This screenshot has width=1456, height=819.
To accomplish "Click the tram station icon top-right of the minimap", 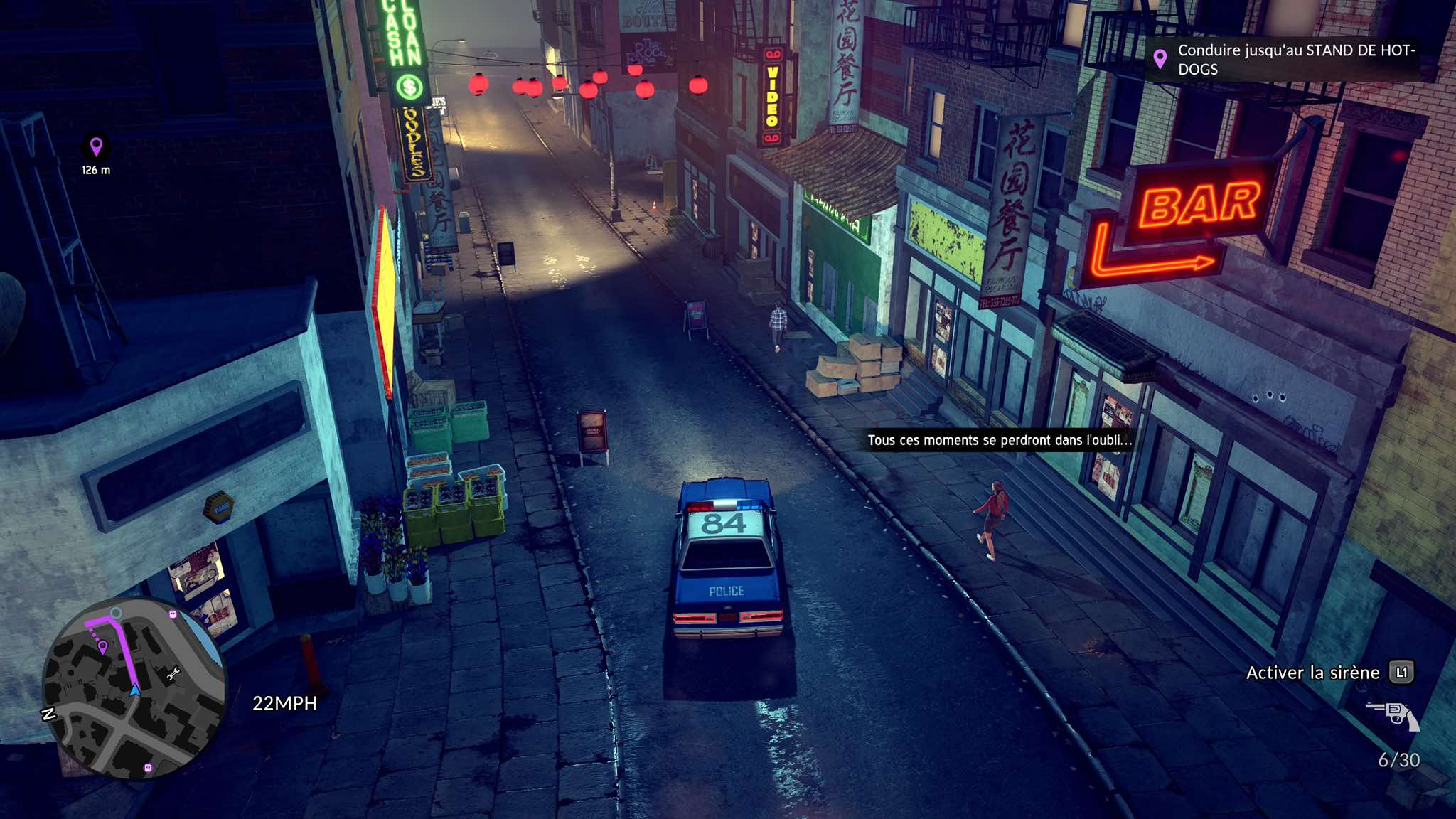I will click(172, 614).
